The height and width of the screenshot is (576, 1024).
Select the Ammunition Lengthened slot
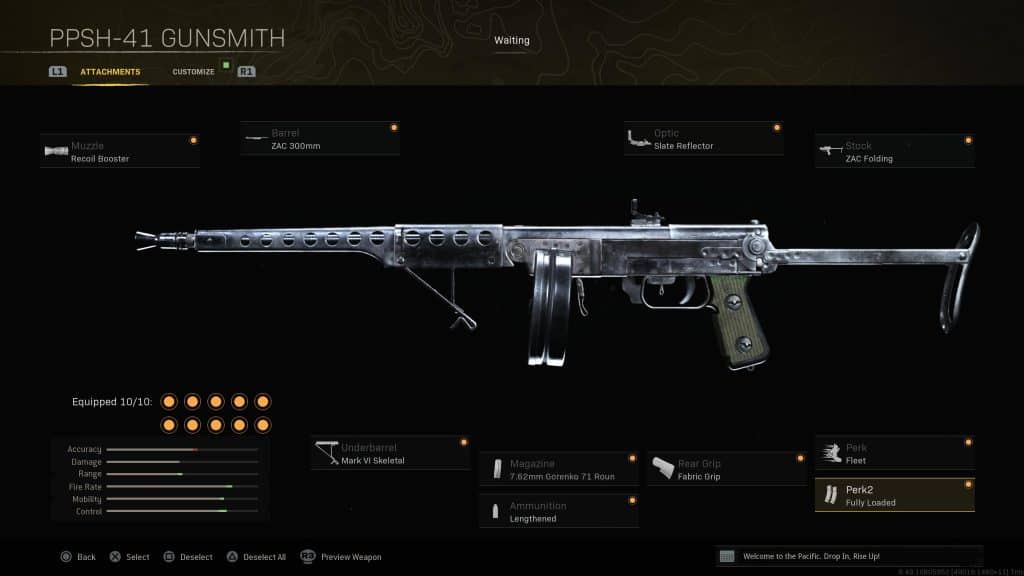tap(559, 512)
